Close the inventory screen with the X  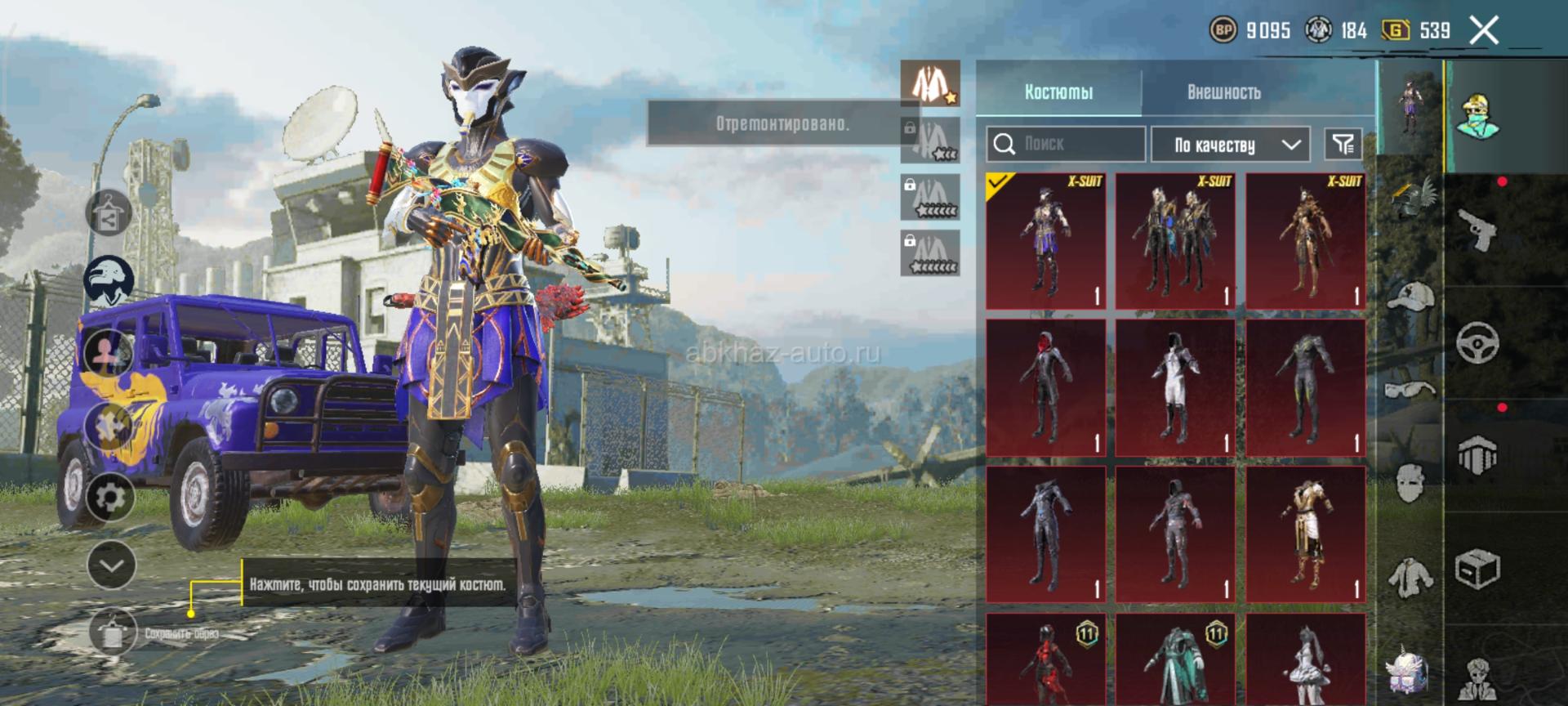1484,31
